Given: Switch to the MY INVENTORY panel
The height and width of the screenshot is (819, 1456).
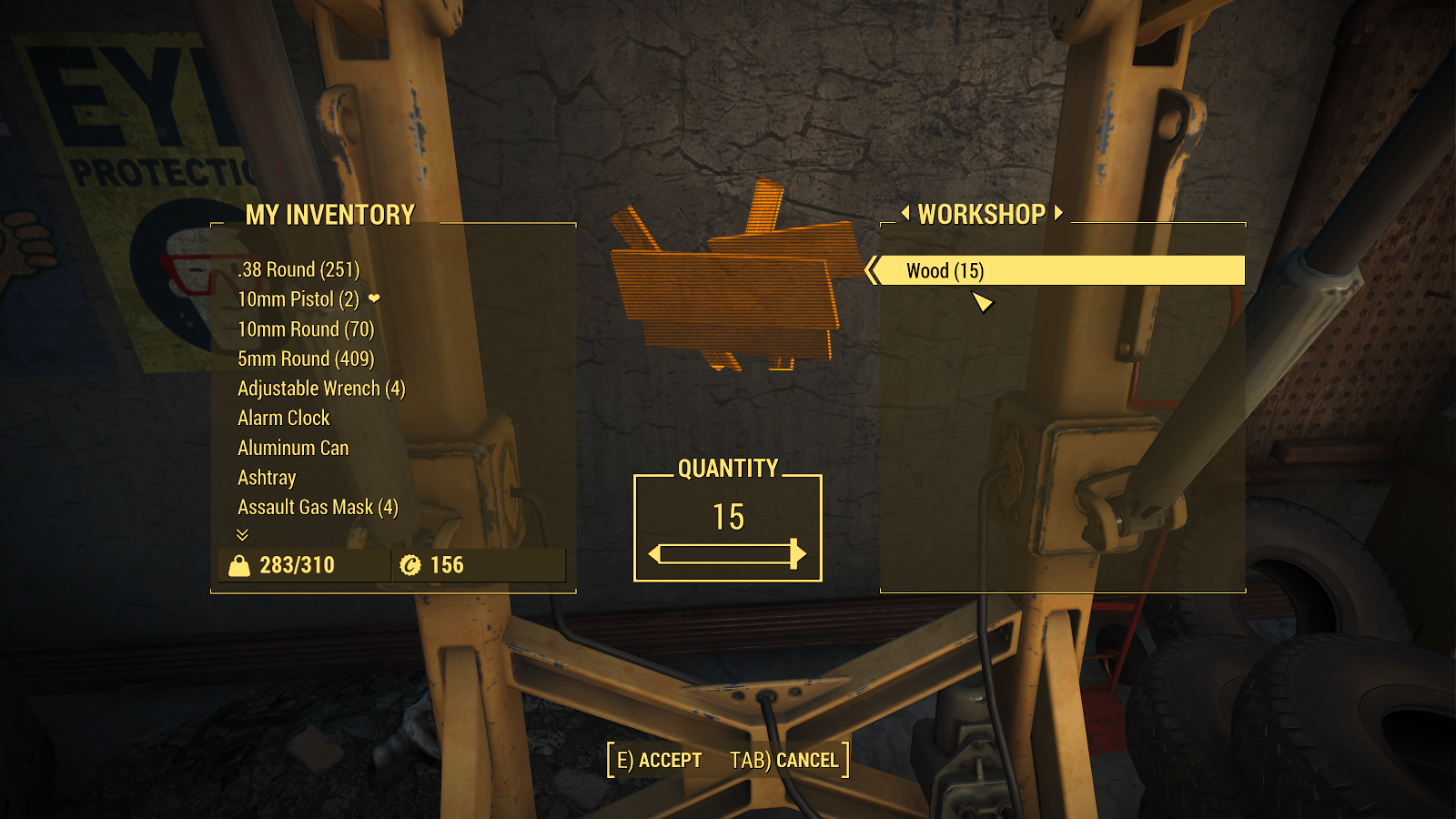Looking at the screenshot, I should coord(331,216).
